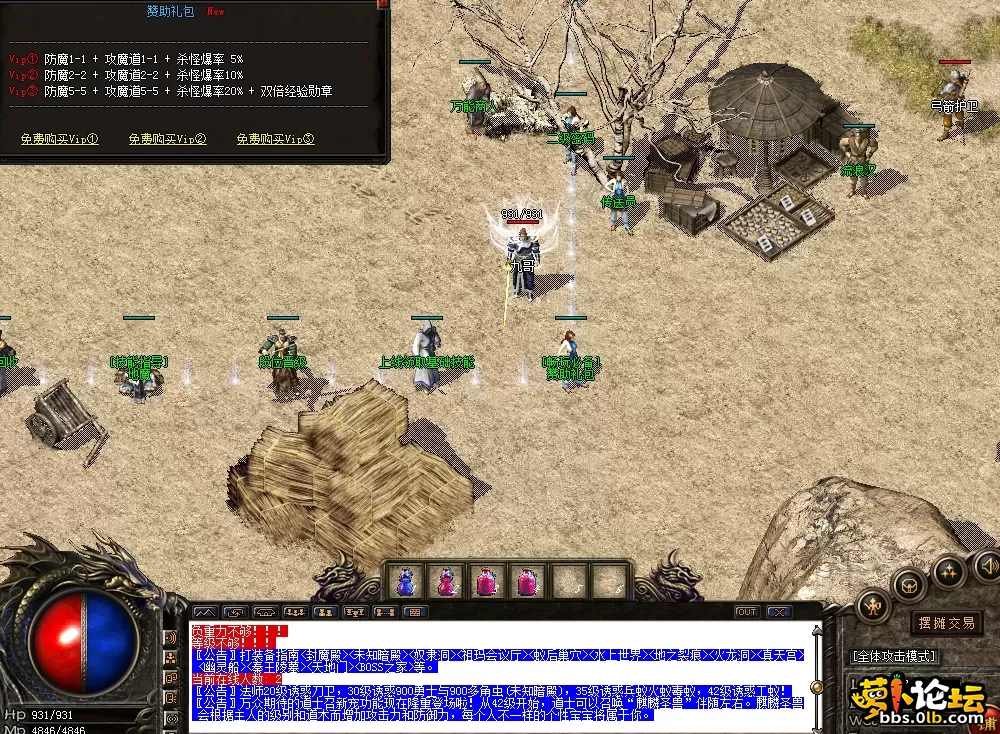Choose the 免费购买Vip② link

(x=167, y=139)
